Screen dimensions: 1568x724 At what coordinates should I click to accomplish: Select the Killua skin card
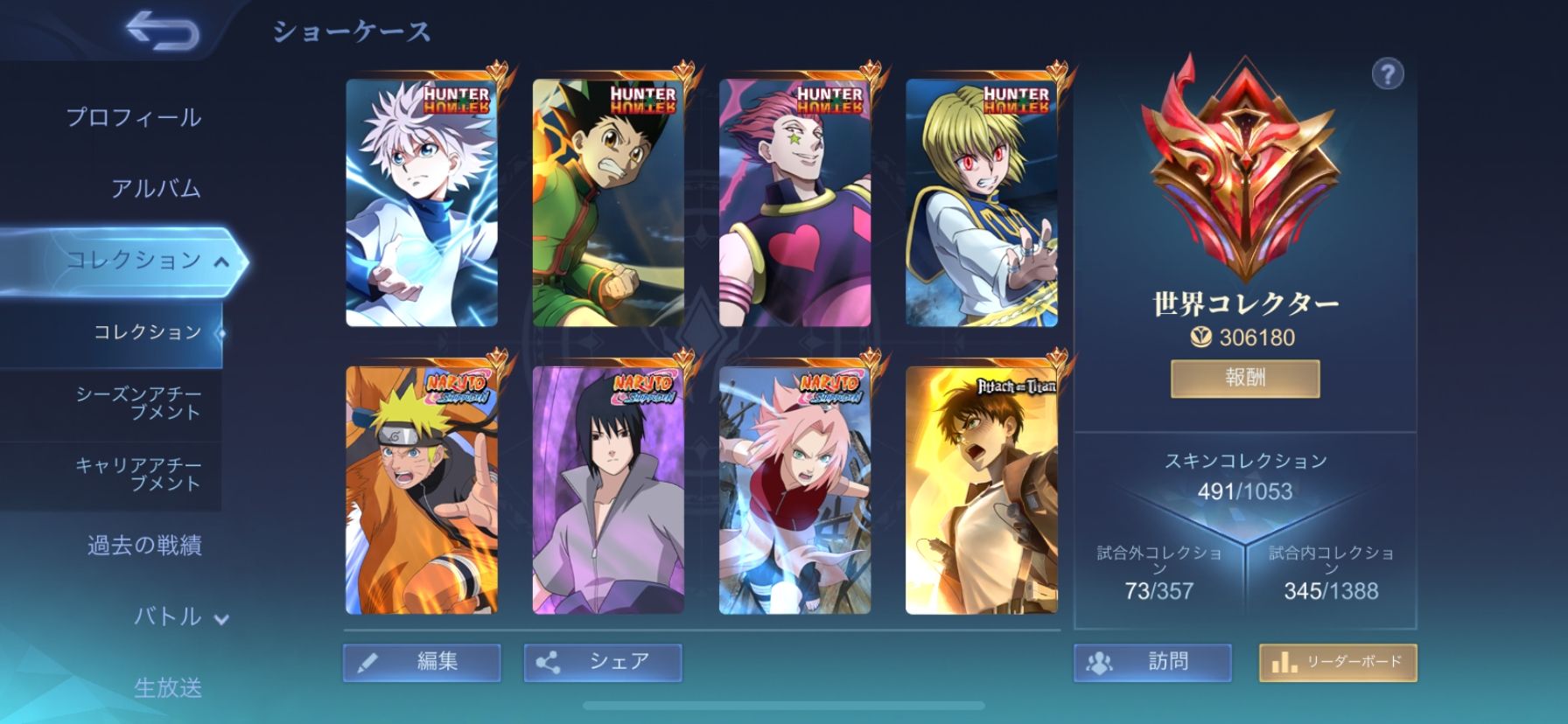pyautogui.click(x=422, y=203)
